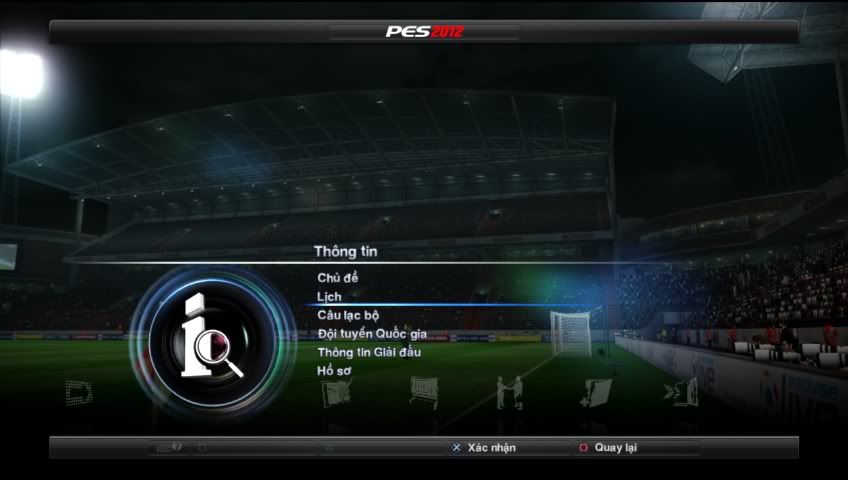This screenshot has height=480, width=848.
Task: Select the handshake negotiation icon
Action: (509, 392)
